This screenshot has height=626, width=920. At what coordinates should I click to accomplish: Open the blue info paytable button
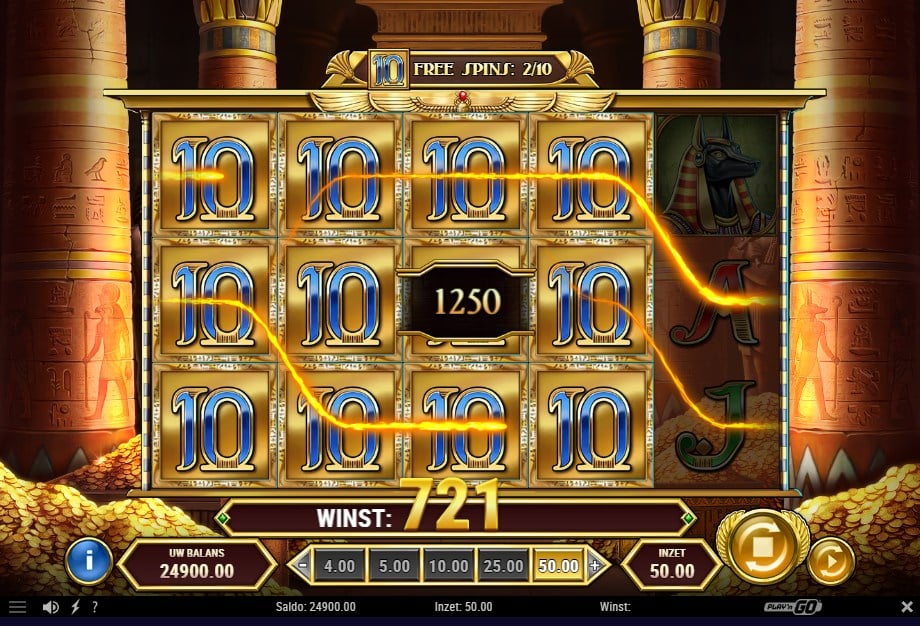click(89, 562)
